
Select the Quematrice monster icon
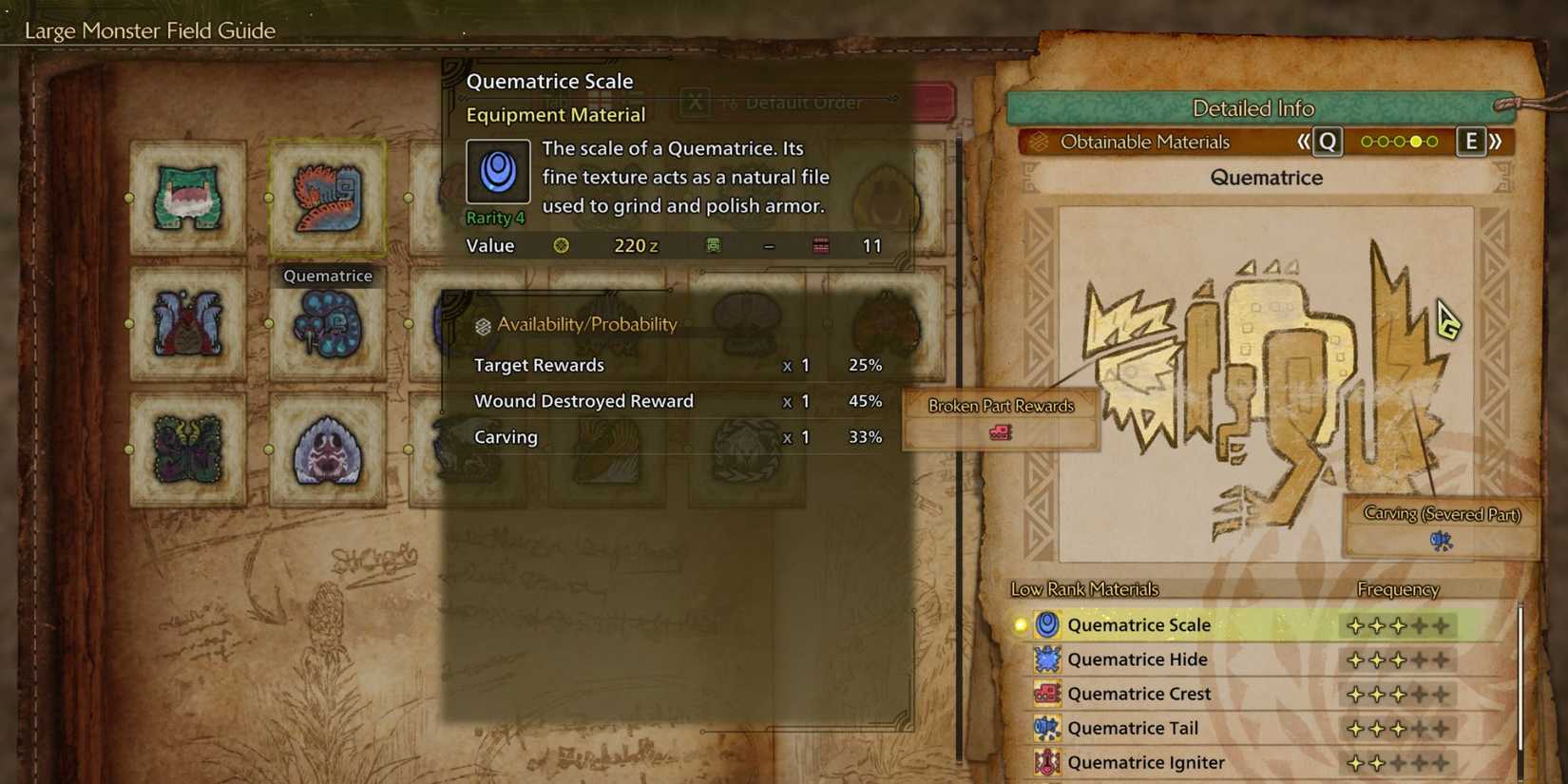pyautogui.click(x=327, y=200)
